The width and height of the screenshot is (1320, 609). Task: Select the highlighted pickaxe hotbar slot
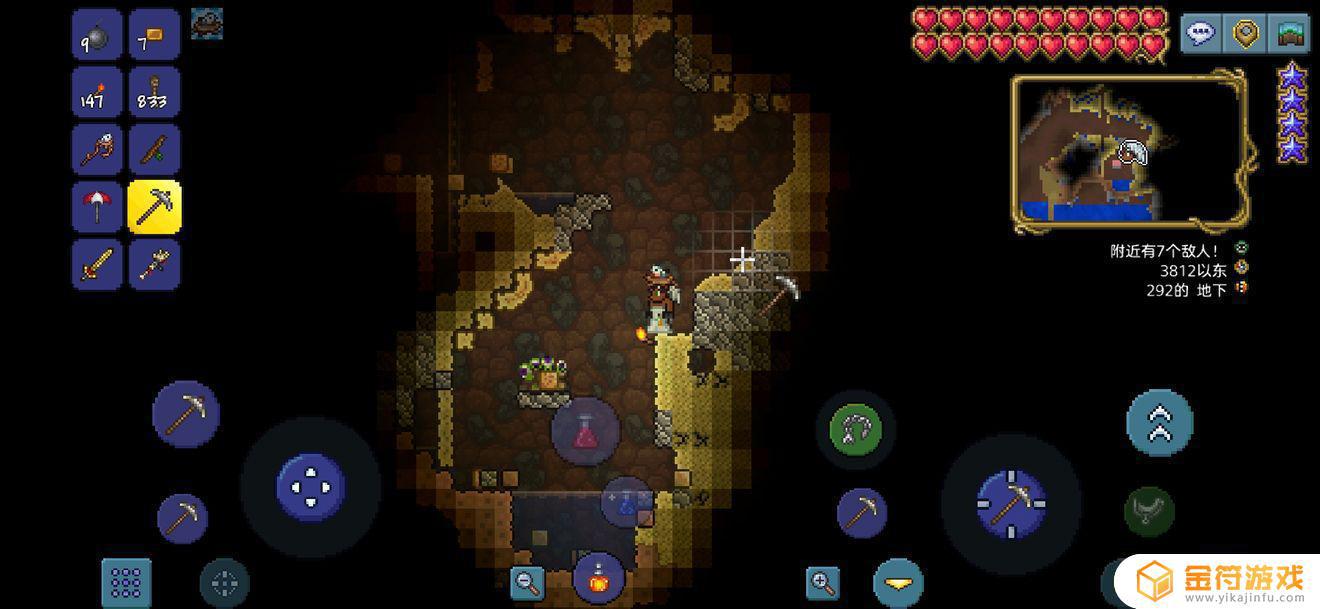tap(154, 207)
